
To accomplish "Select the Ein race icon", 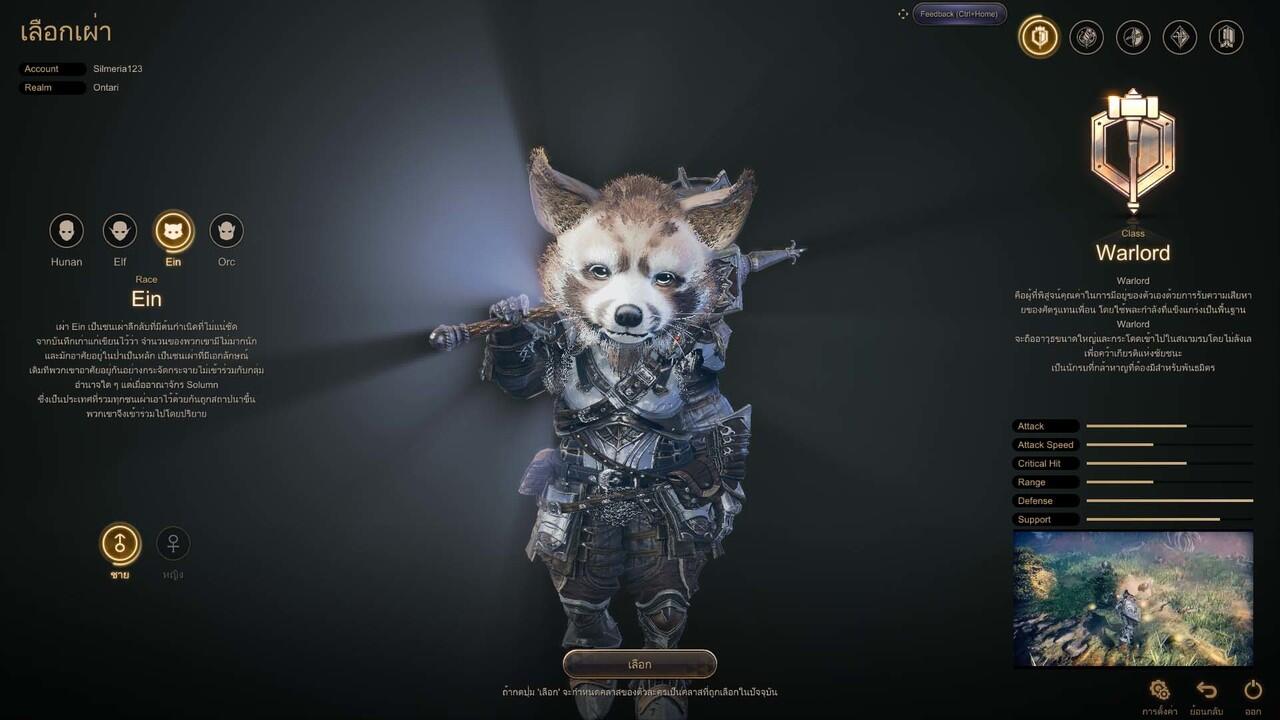I will (x=173, y=231).
